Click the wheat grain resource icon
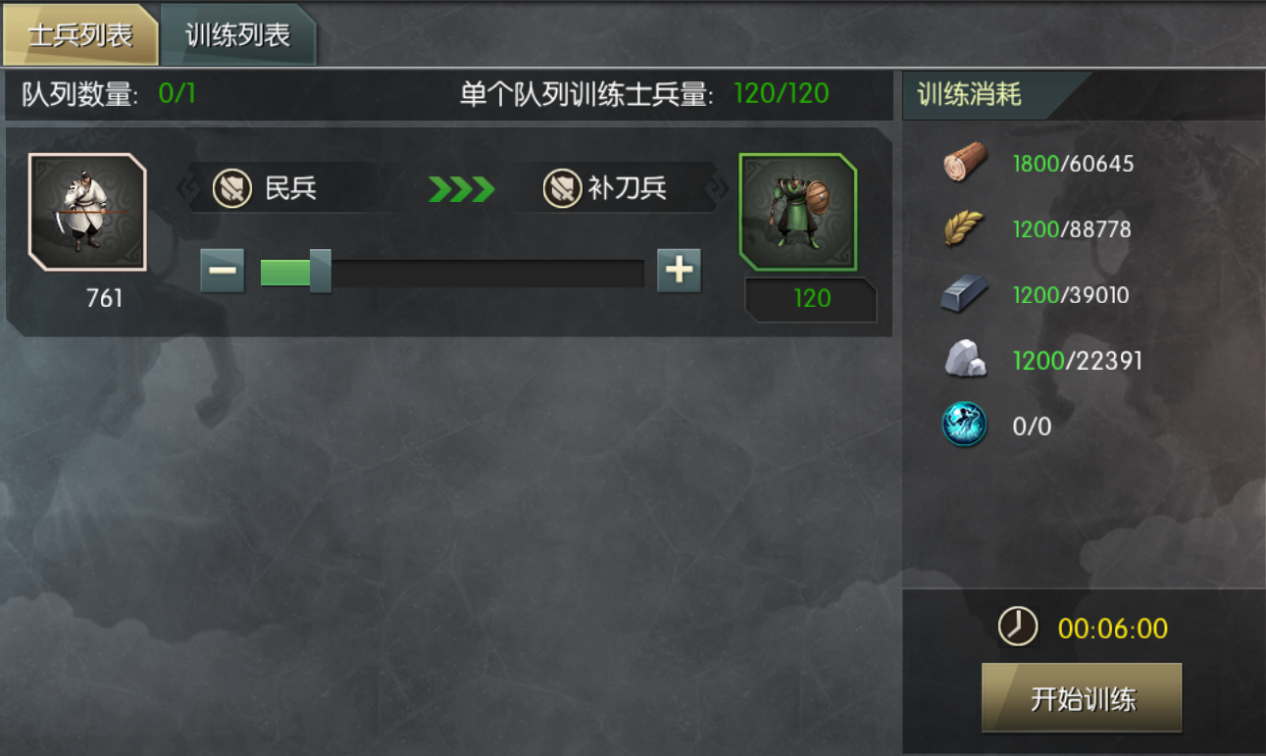1266x756 pixels. pyautogui.click(x=965, y=229)
